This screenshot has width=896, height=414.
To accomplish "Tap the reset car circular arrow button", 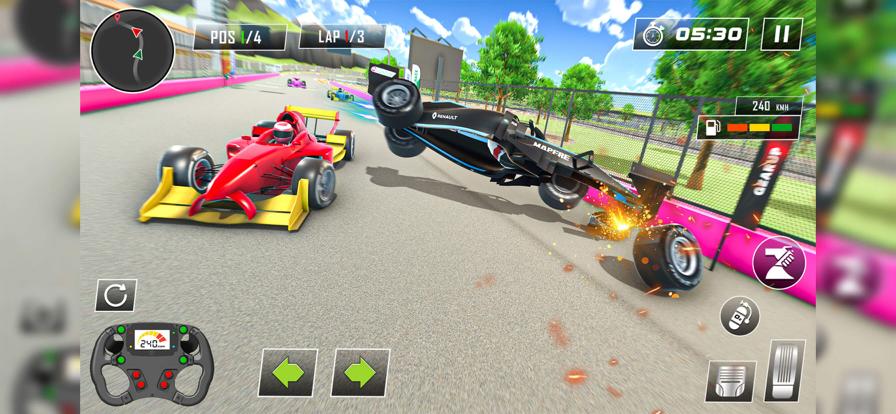I will tap(115, 294).
